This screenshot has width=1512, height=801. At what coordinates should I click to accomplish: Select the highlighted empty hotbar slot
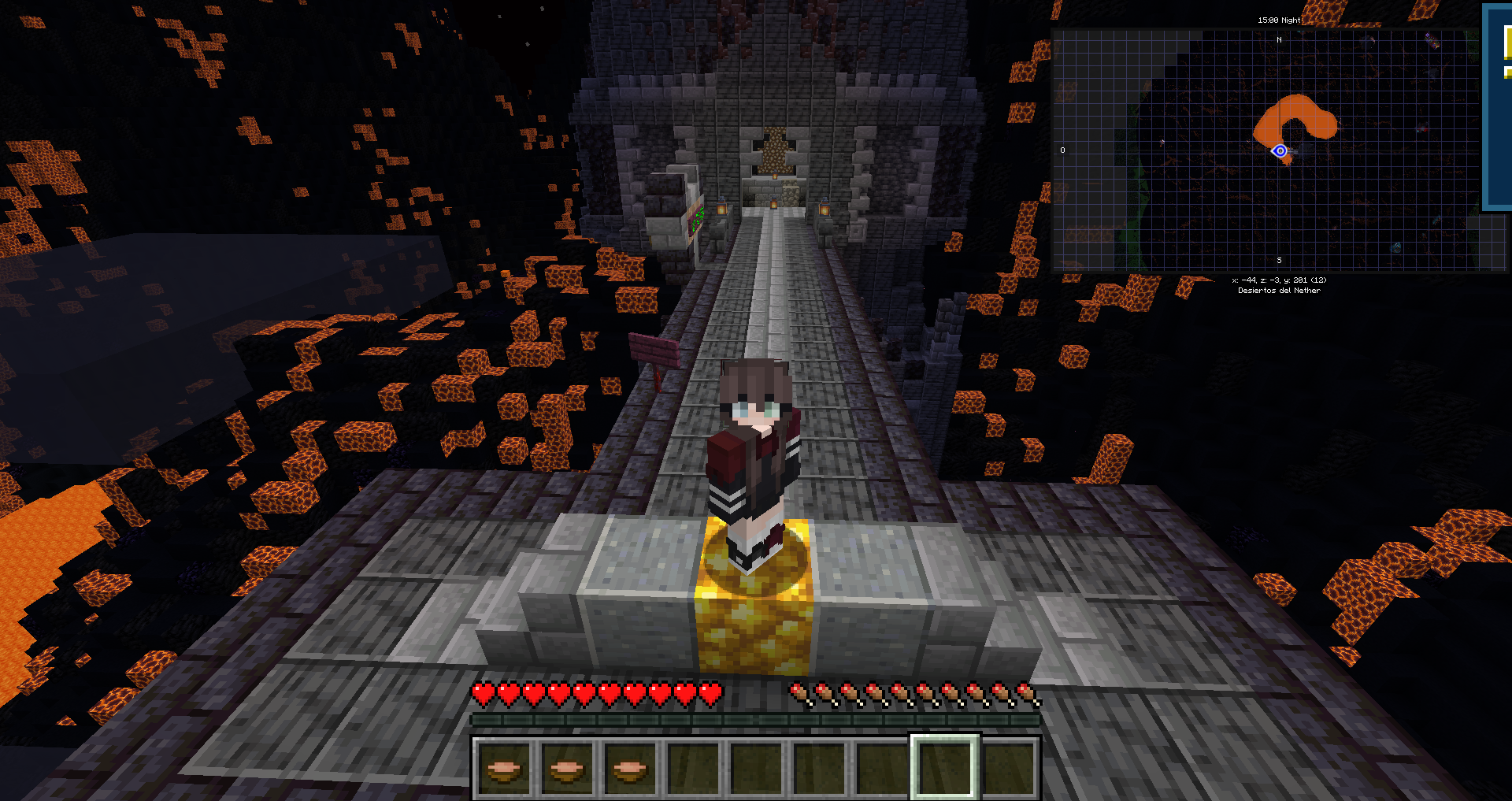point(944,767)
